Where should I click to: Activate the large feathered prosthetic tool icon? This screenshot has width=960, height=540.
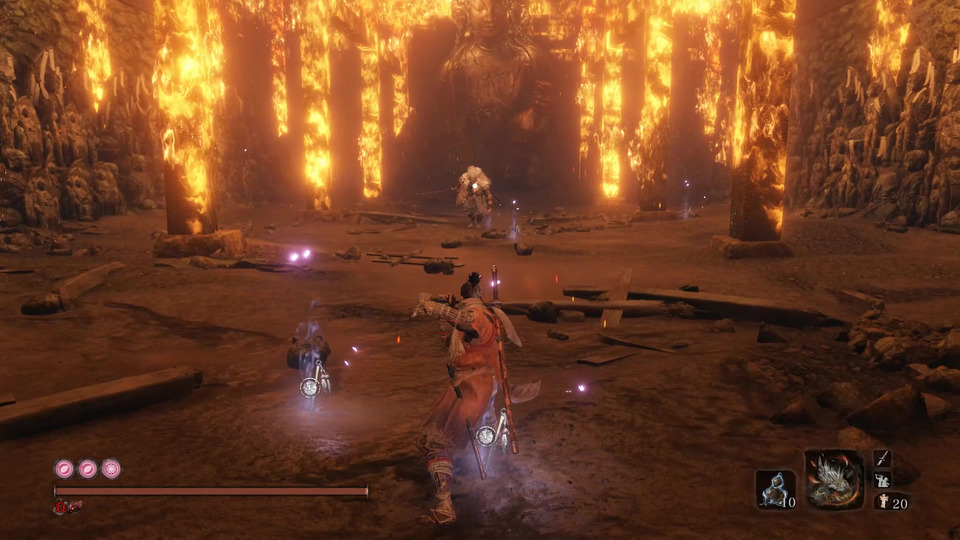[x=834, y=480]
